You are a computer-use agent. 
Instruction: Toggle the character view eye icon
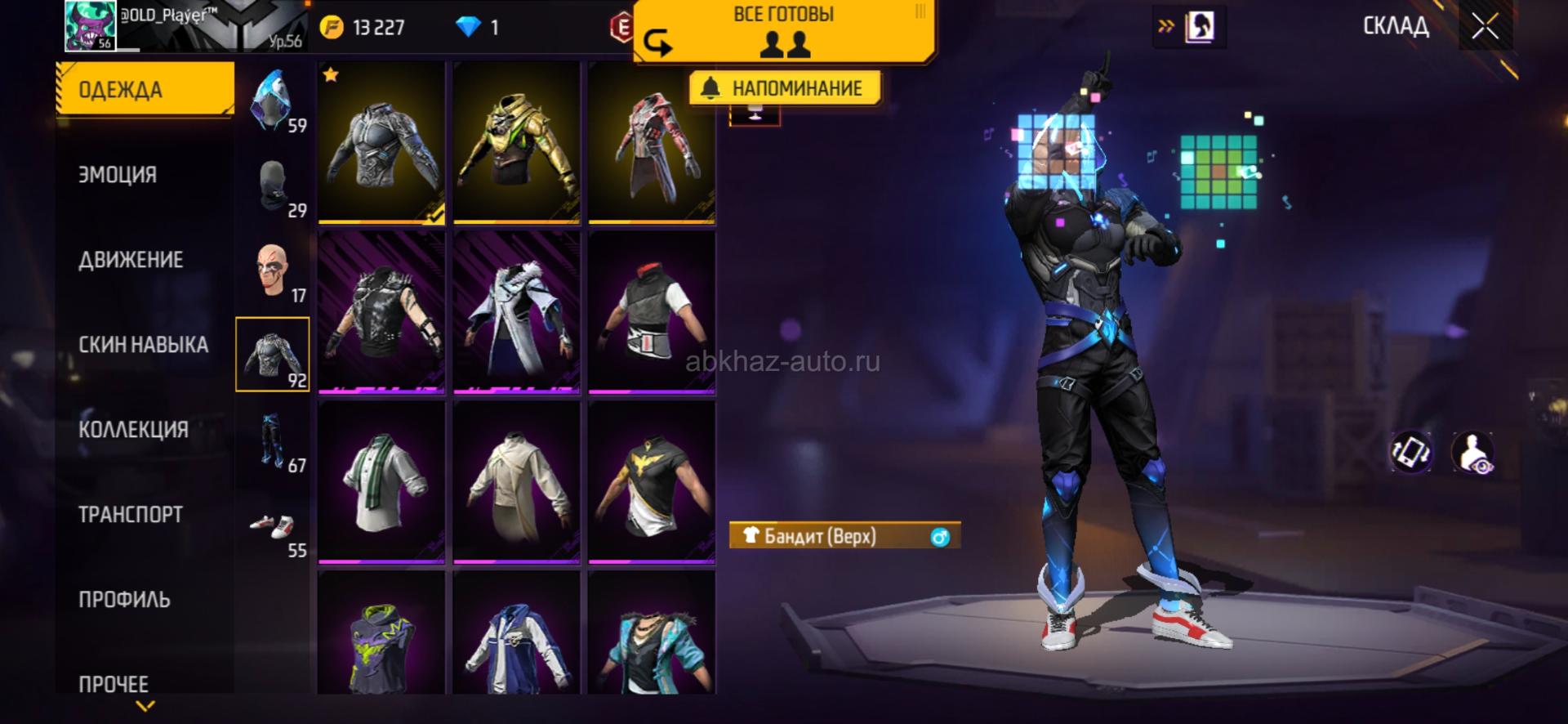(x=1472, y=452)
